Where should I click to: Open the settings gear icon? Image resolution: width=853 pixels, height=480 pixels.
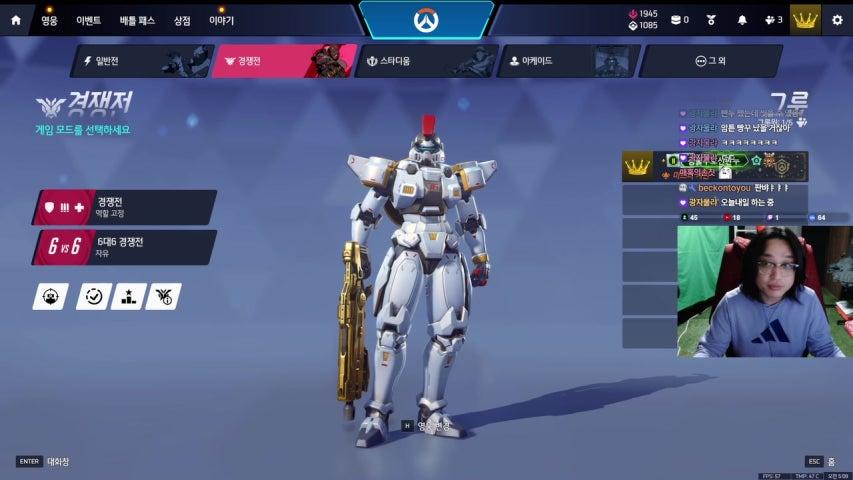click(837, 20)
